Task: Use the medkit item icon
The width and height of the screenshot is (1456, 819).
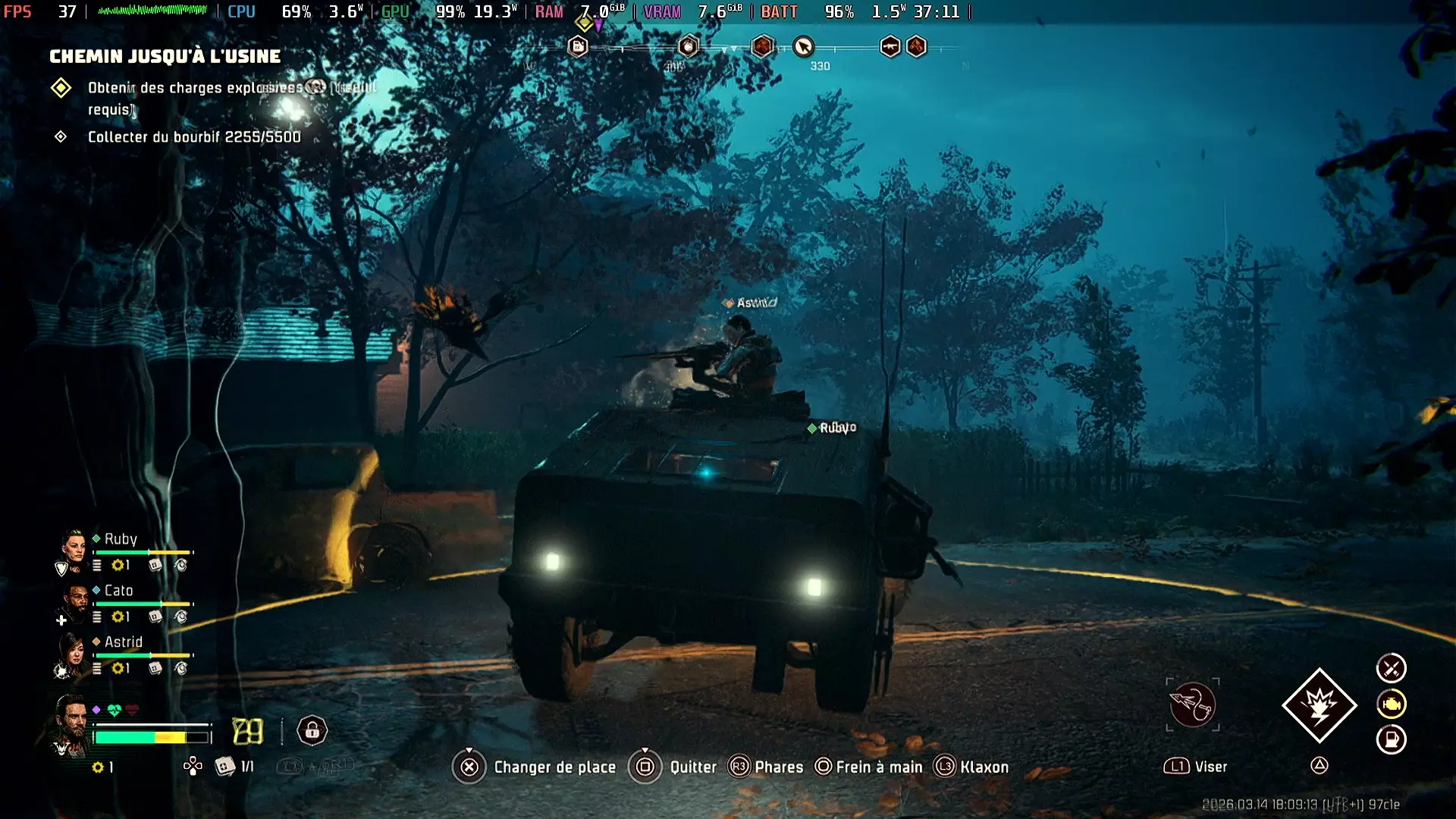Action: click(x=224, y=767)
